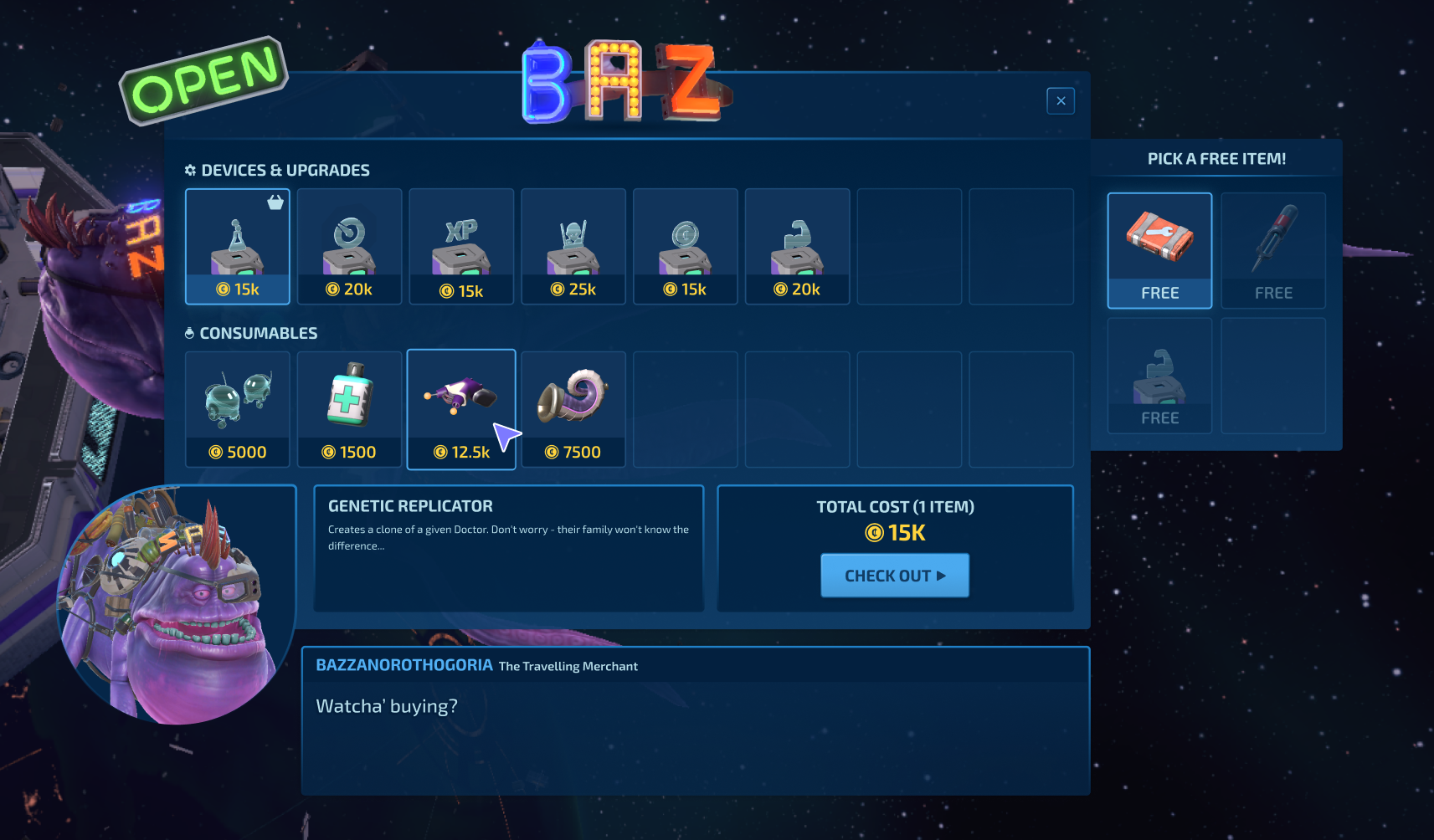1434x840 pixels.
Task: Select the drone bots consumable costing 5000
Action: [x=237, y=409]
